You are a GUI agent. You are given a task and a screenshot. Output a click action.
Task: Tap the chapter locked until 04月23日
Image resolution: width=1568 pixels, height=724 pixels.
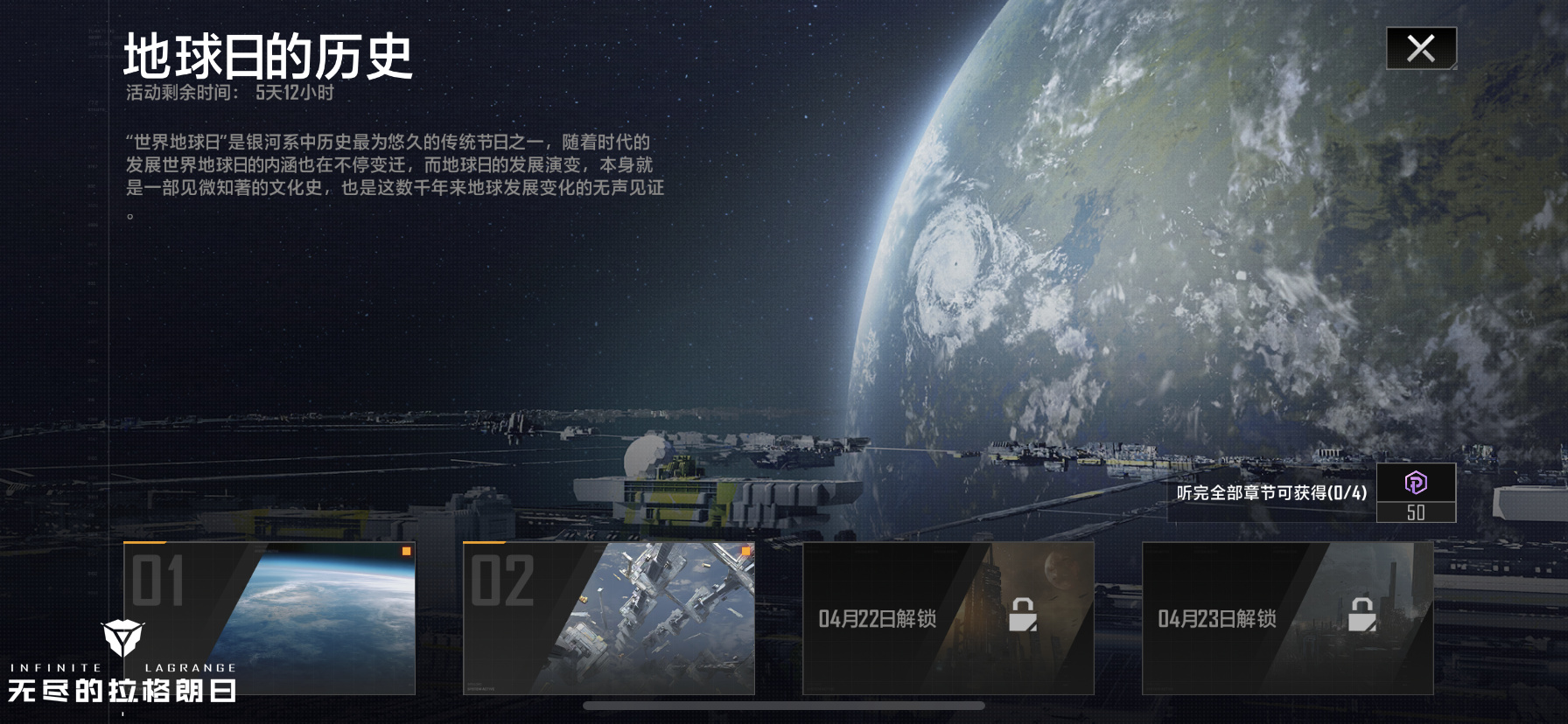[1288, 618]
